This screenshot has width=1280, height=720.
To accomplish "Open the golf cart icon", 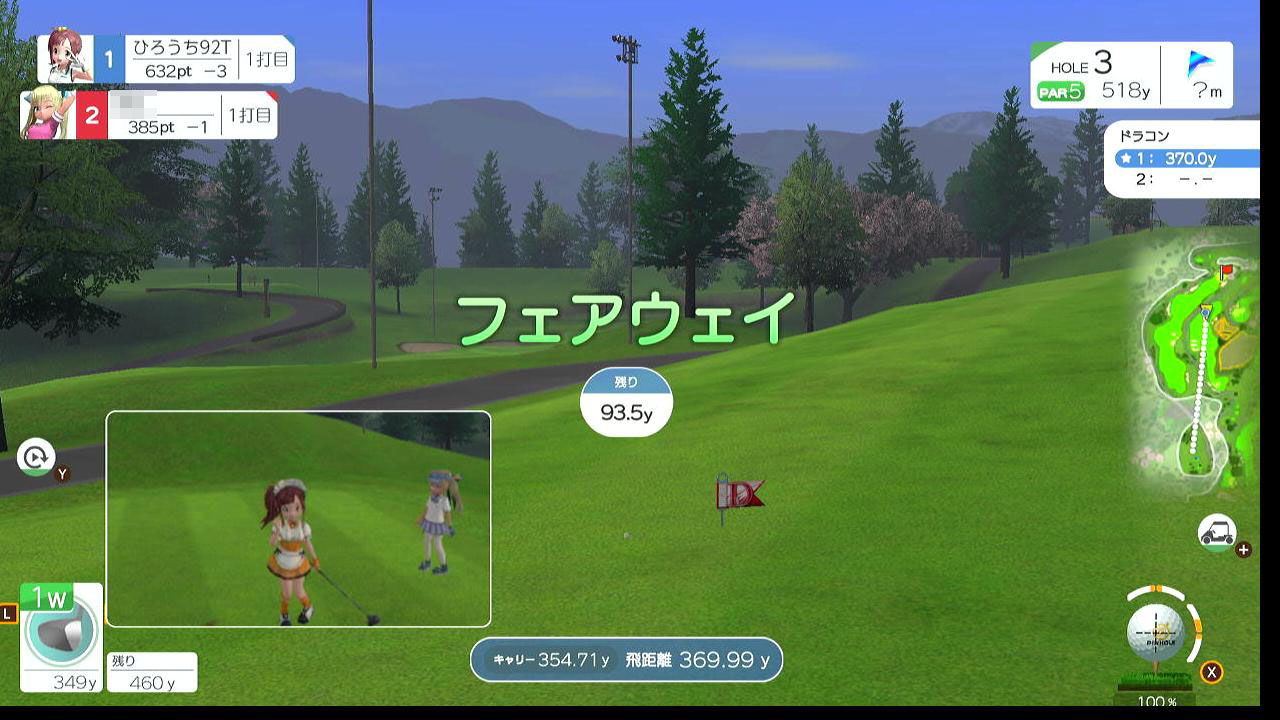I will 1217,533.
